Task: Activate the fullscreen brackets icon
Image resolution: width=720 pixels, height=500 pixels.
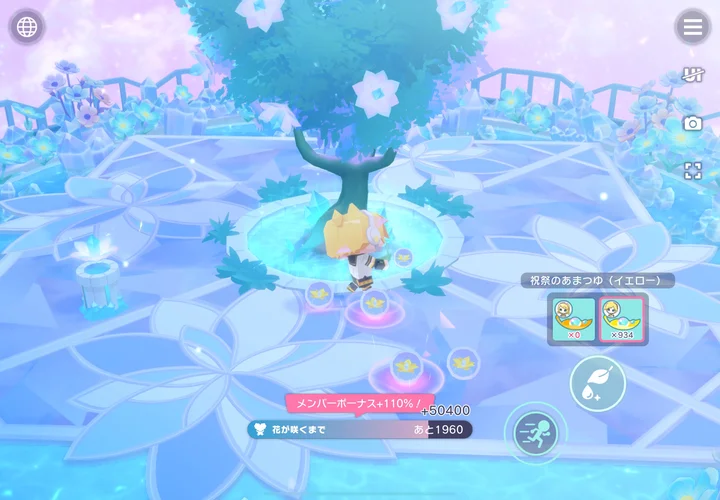Action: coord(692,170)
